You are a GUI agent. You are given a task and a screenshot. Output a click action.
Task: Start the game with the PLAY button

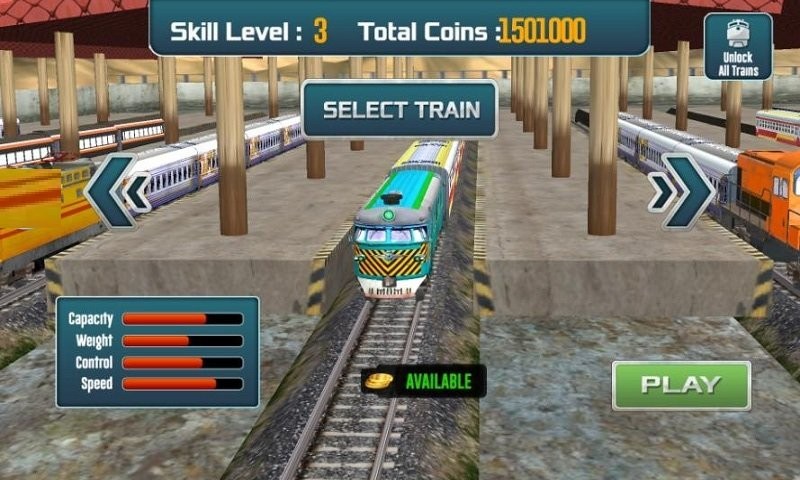(681, 385)
